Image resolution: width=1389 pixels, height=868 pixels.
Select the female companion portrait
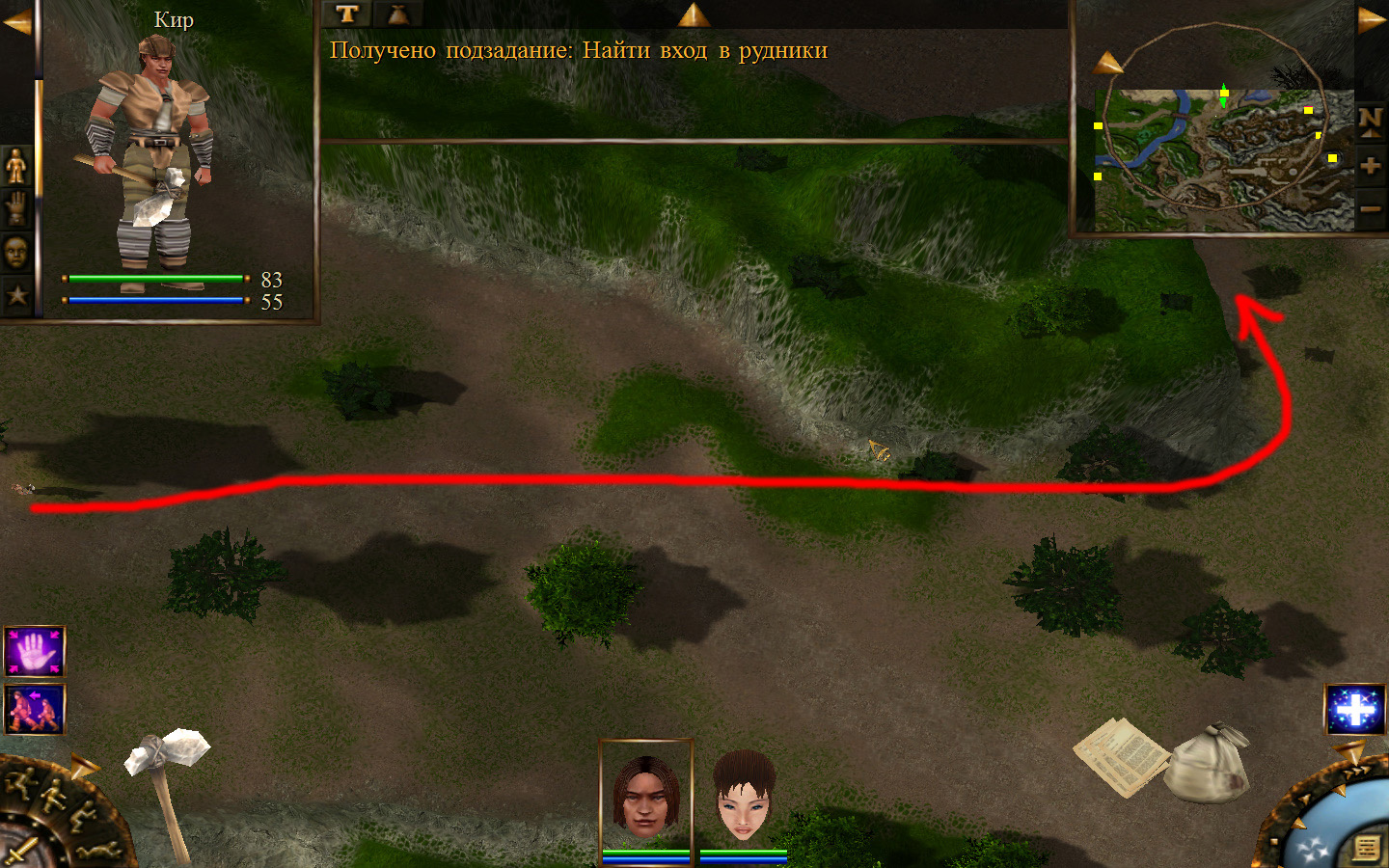point(744,795)
